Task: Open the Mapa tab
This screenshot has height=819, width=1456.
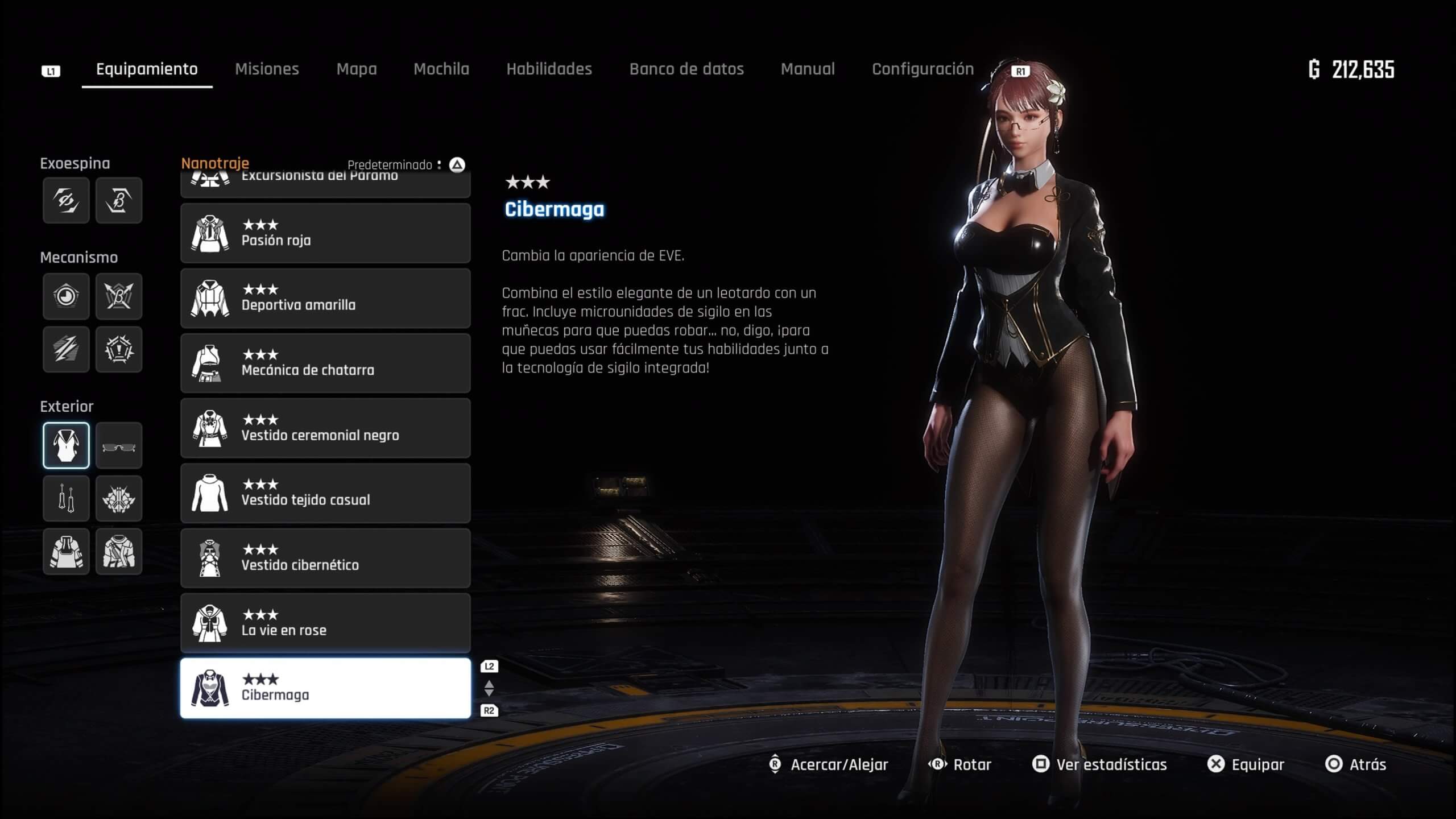Action: [x=357, y=69]
